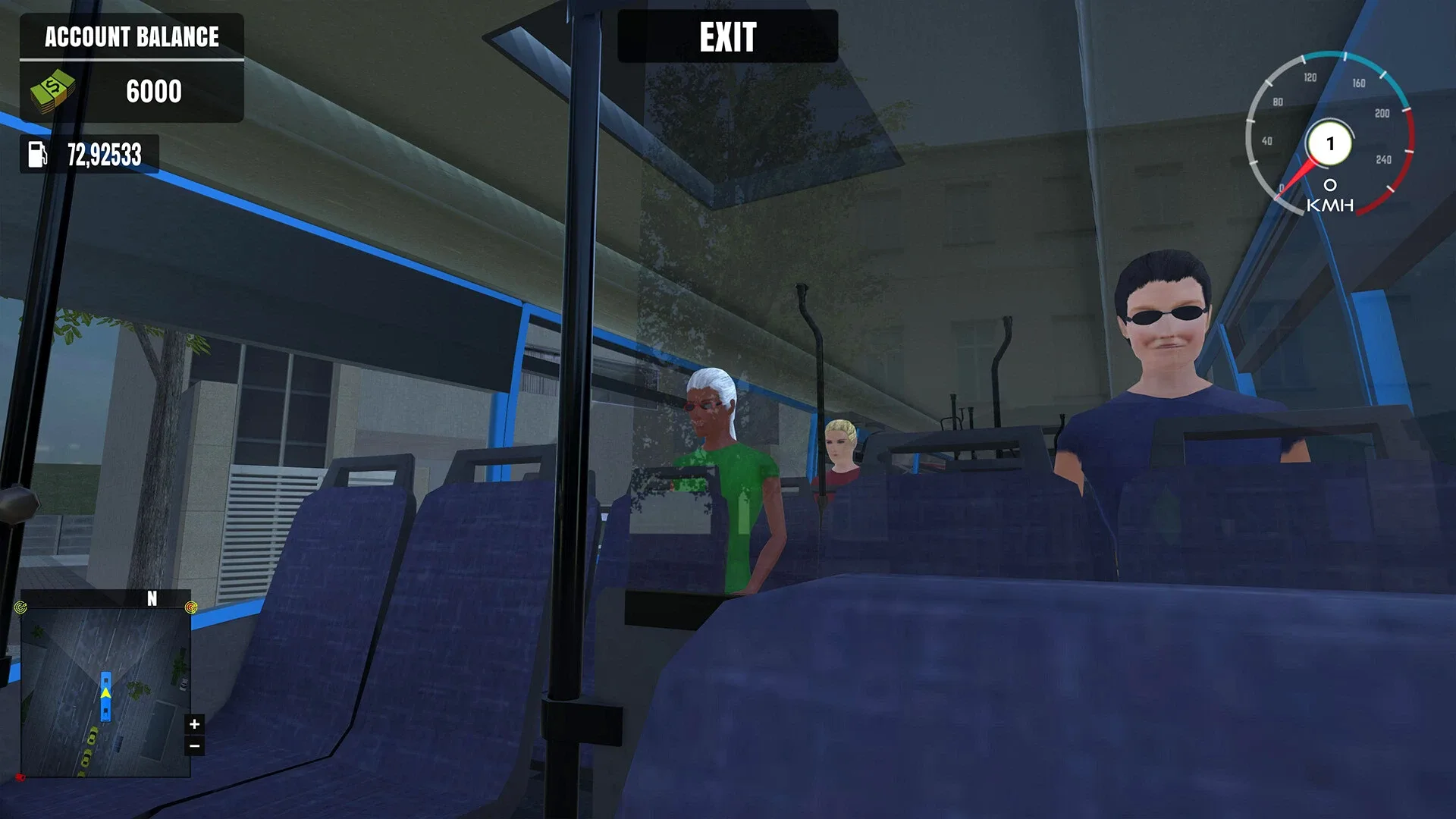
Task: Select the red marker icon below the minimap
Action: point(20,777)
